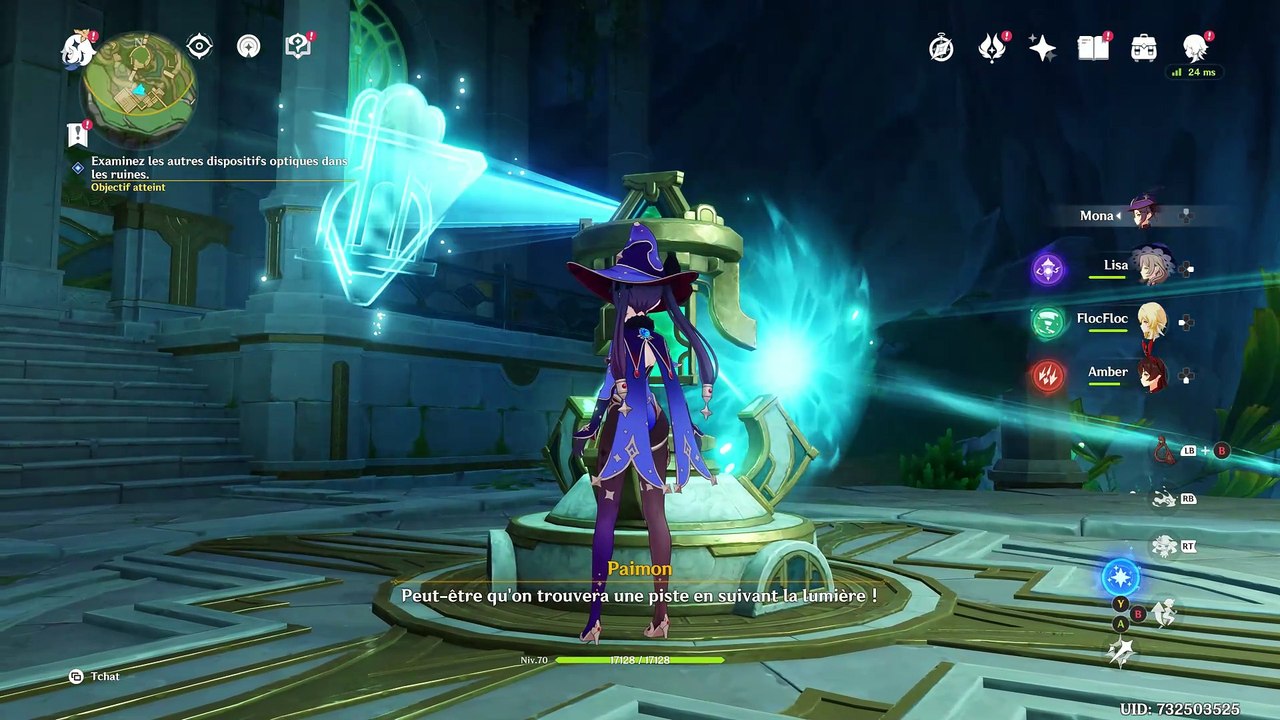Use the red gadget quick-item icon

tap(1163, 451)
